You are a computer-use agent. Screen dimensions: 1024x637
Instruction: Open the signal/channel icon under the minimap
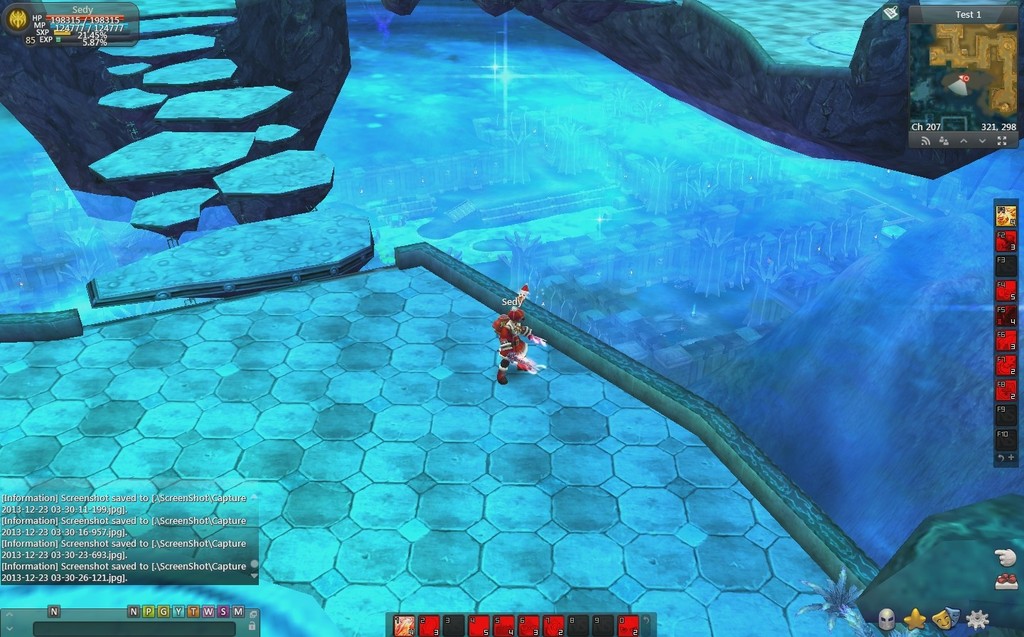pyautogui.click(x=925, y=141)
